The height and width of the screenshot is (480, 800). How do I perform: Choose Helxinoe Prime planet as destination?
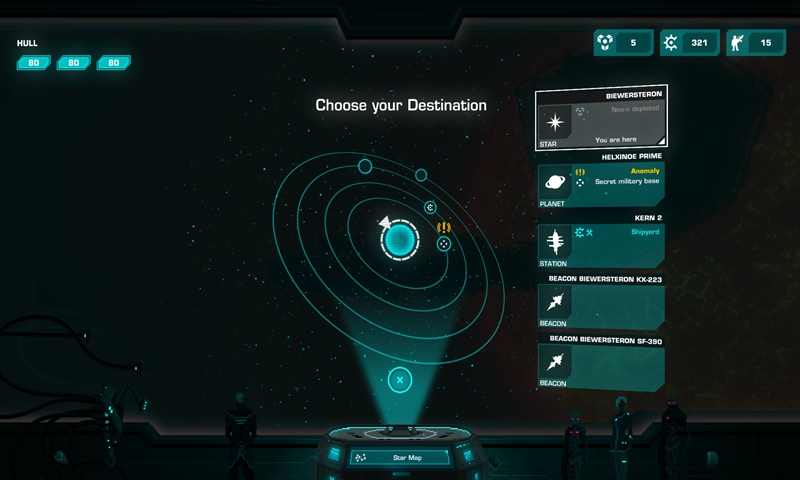601,184
